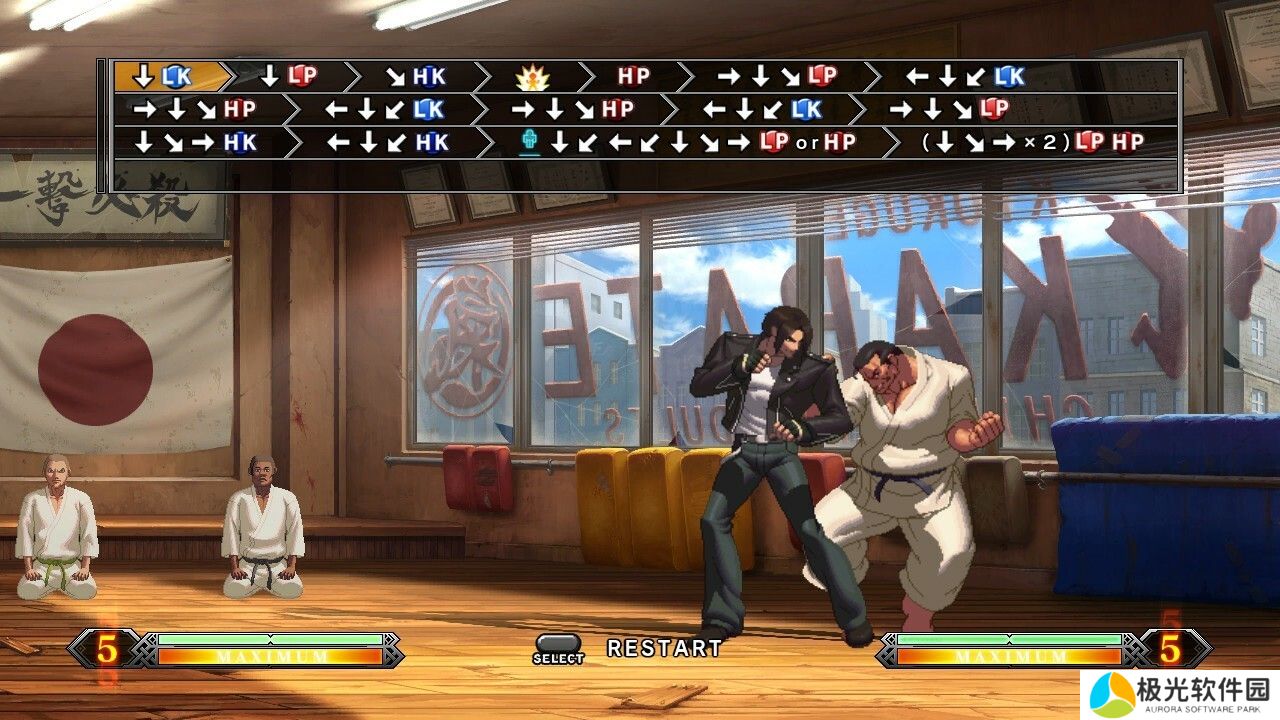Viewport: 1280px width, 720px height.
Task: Choose the down-forward HK combo step
Action: [x=415, y=76]
